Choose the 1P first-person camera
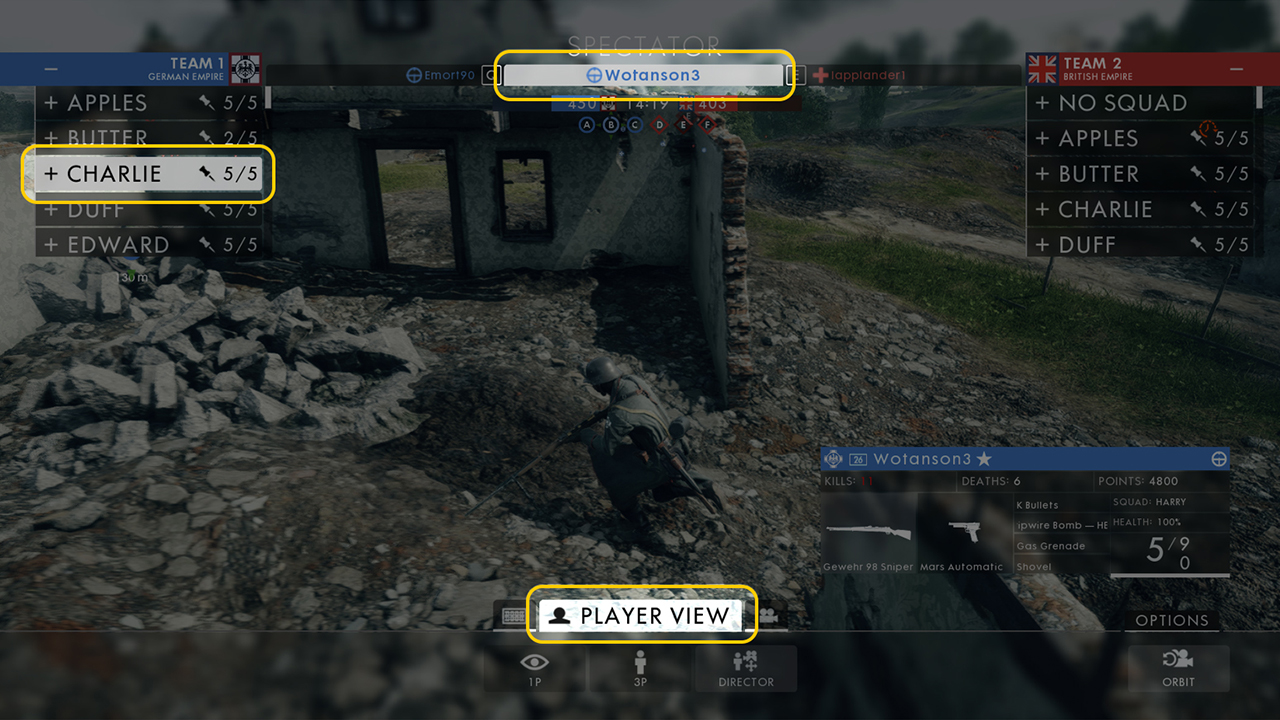Image resolution: width=1280 pixels, height=720 pixels. 535,669
